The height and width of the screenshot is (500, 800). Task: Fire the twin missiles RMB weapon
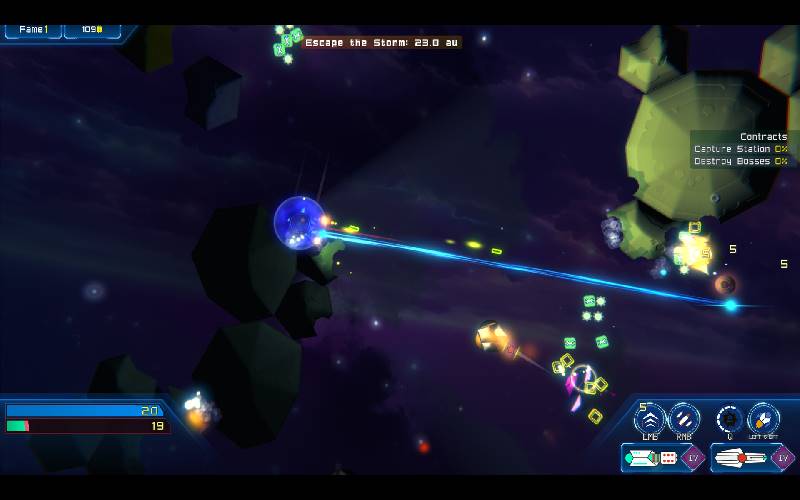tap(684, 418)
